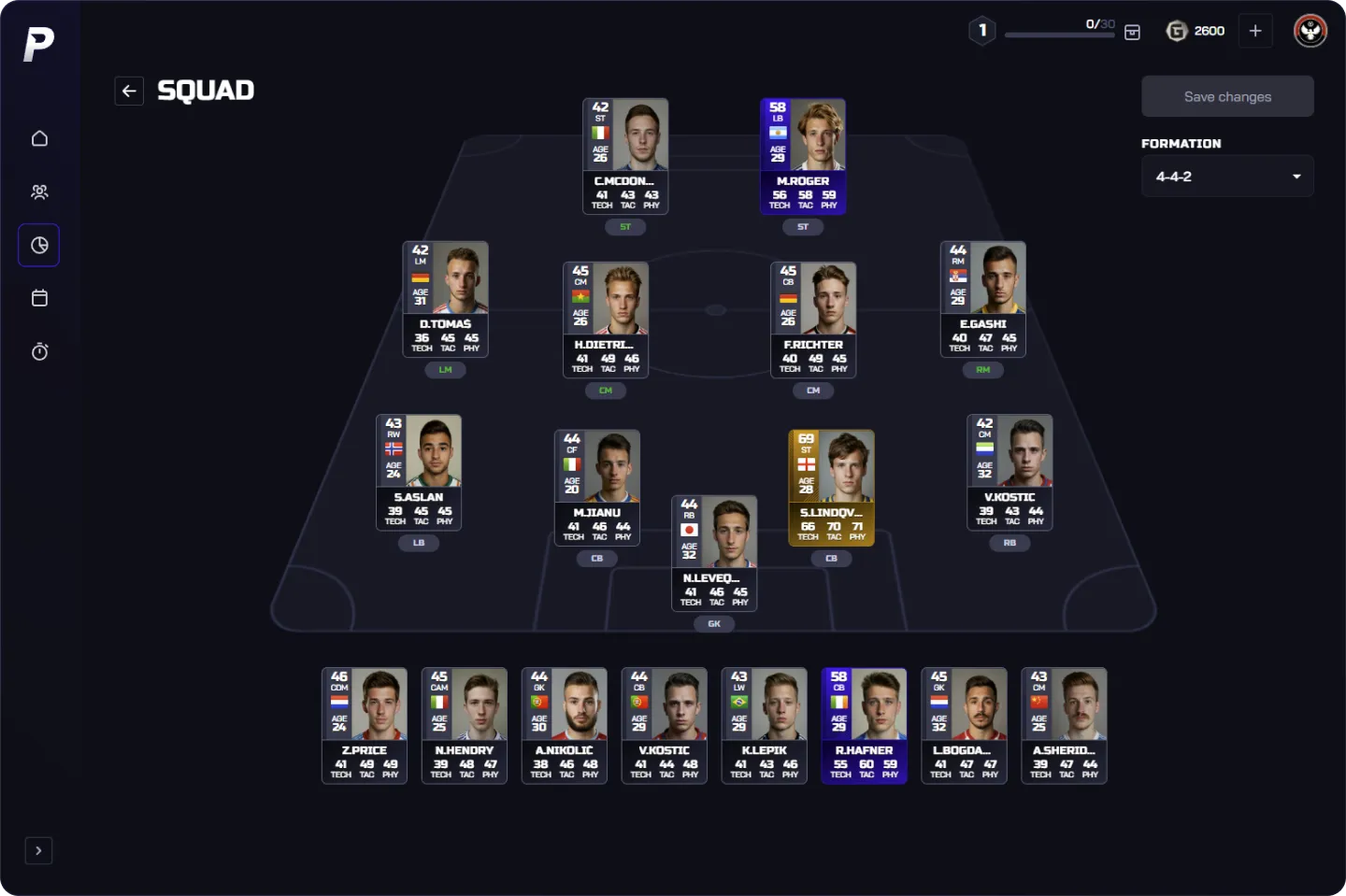Choose K.LEPIK from the bench
The height and width of the screenshot is (896, 1346).
point(764,725)
